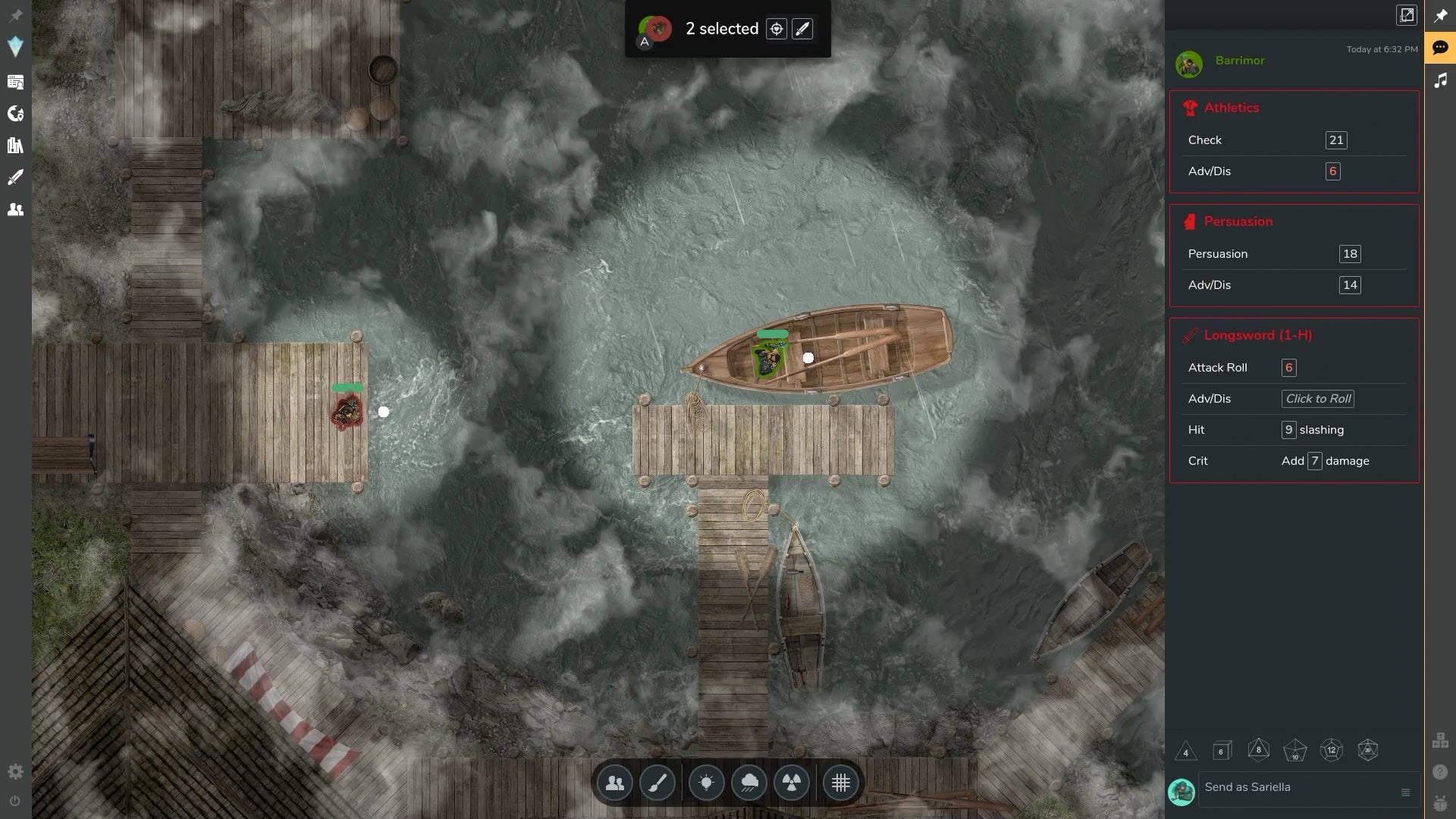Click the targeting crosshair in the selection toolbar
Viewport: 1456px width, 819px height.
[x=777, y=29]
